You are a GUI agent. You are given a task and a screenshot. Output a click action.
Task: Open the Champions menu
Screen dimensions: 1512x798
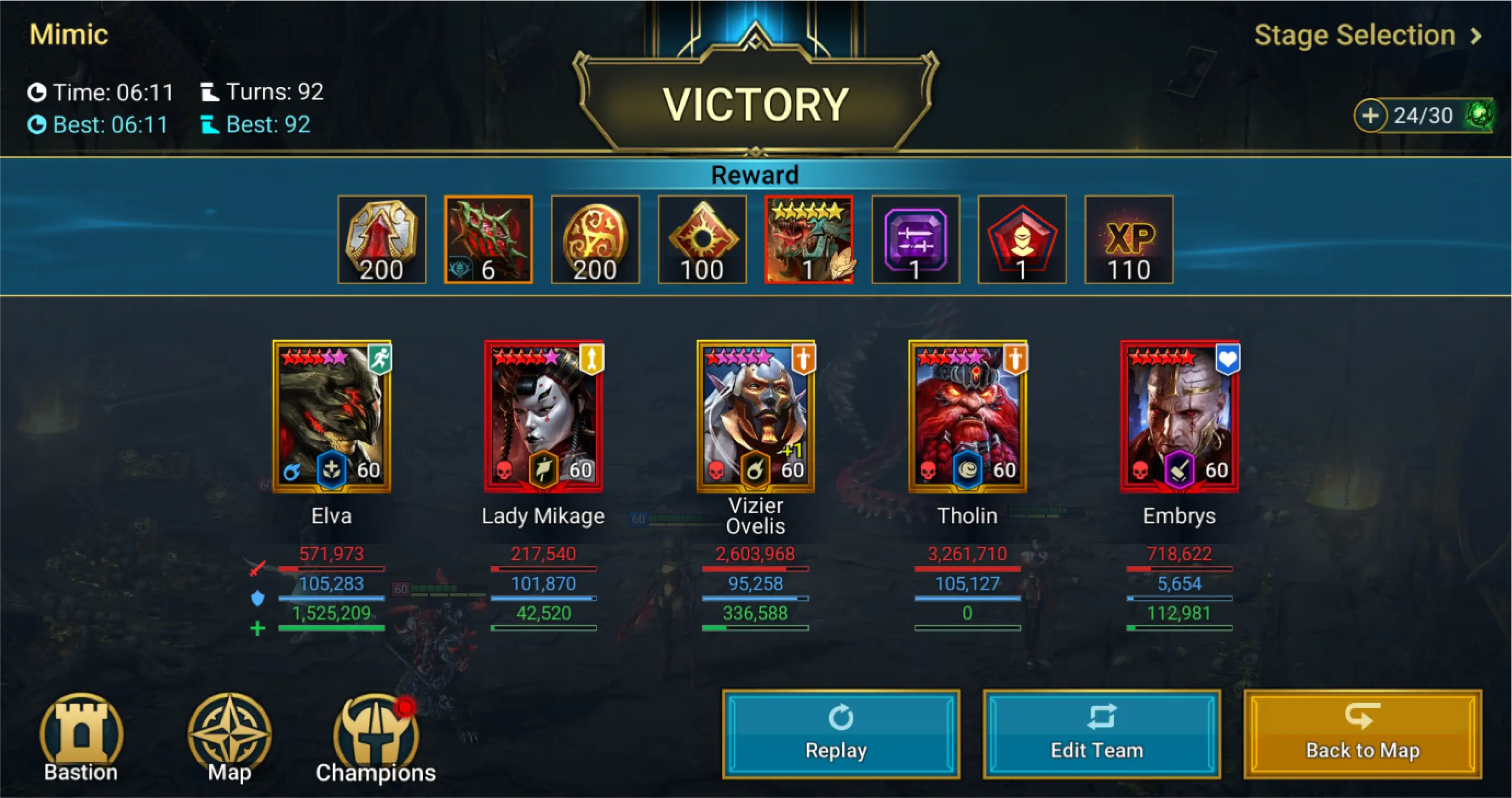[x=376, y=739]
